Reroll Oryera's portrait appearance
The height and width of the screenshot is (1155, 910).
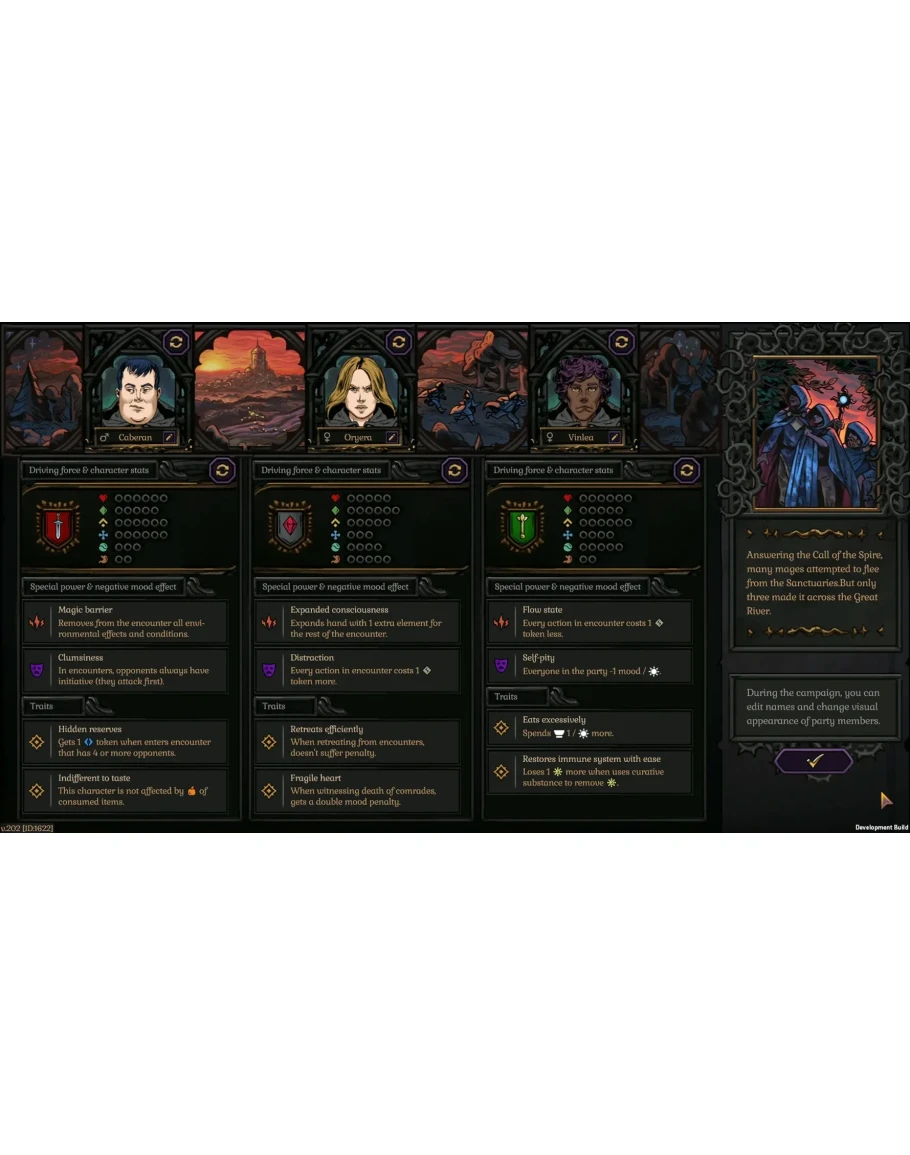(398, 342)
